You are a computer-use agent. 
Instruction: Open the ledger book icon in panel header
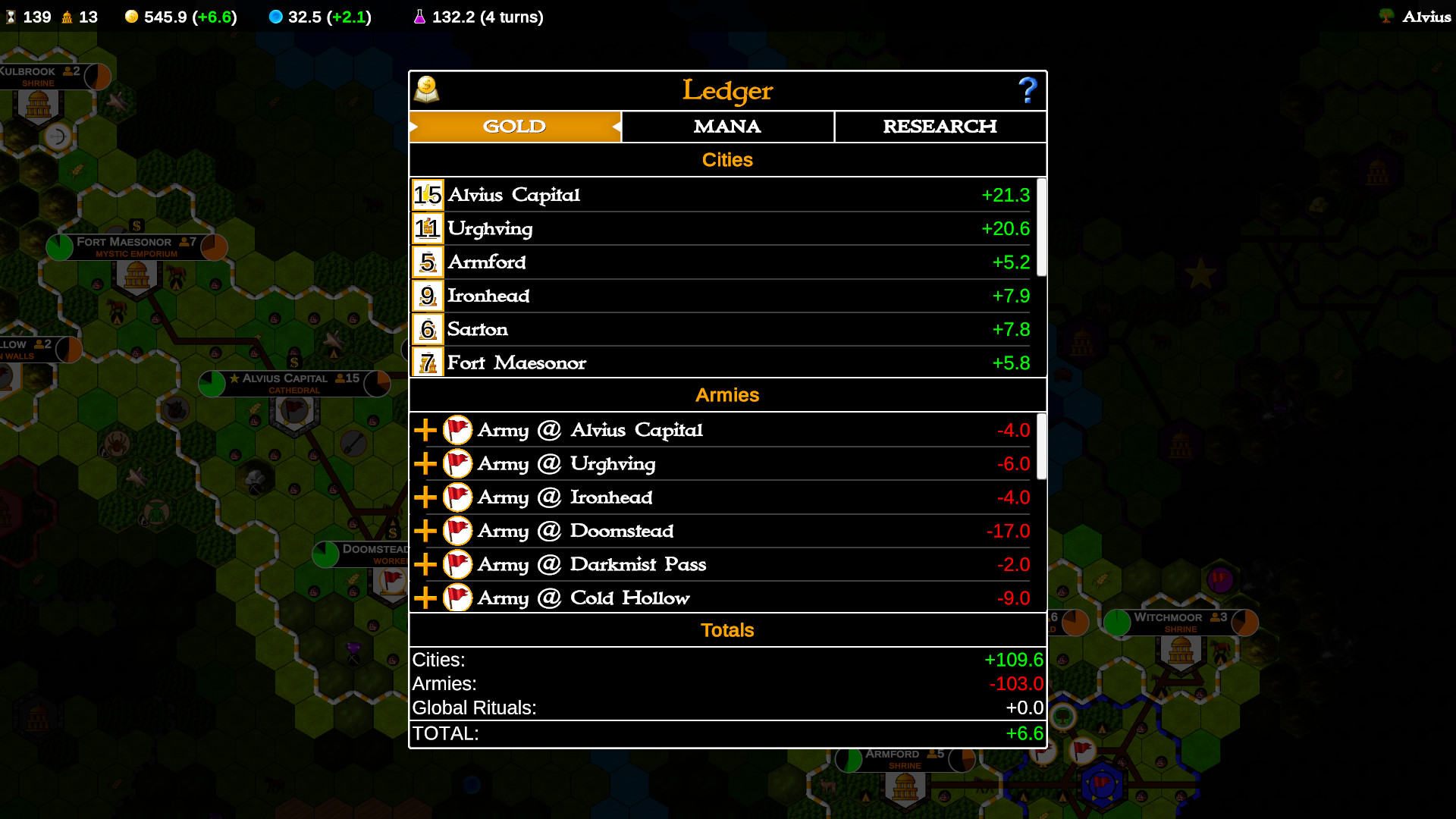coord(428,90)
